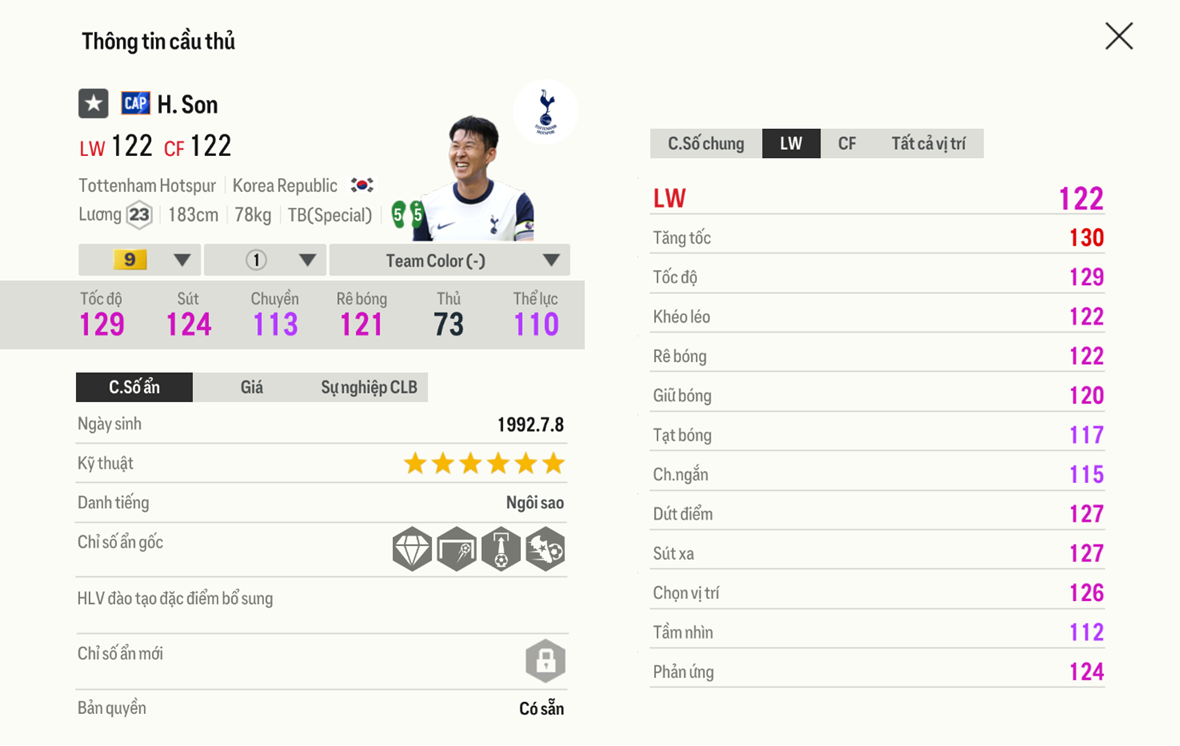
Task: Select the LW position tab
Action: click(x=791, y=143)
